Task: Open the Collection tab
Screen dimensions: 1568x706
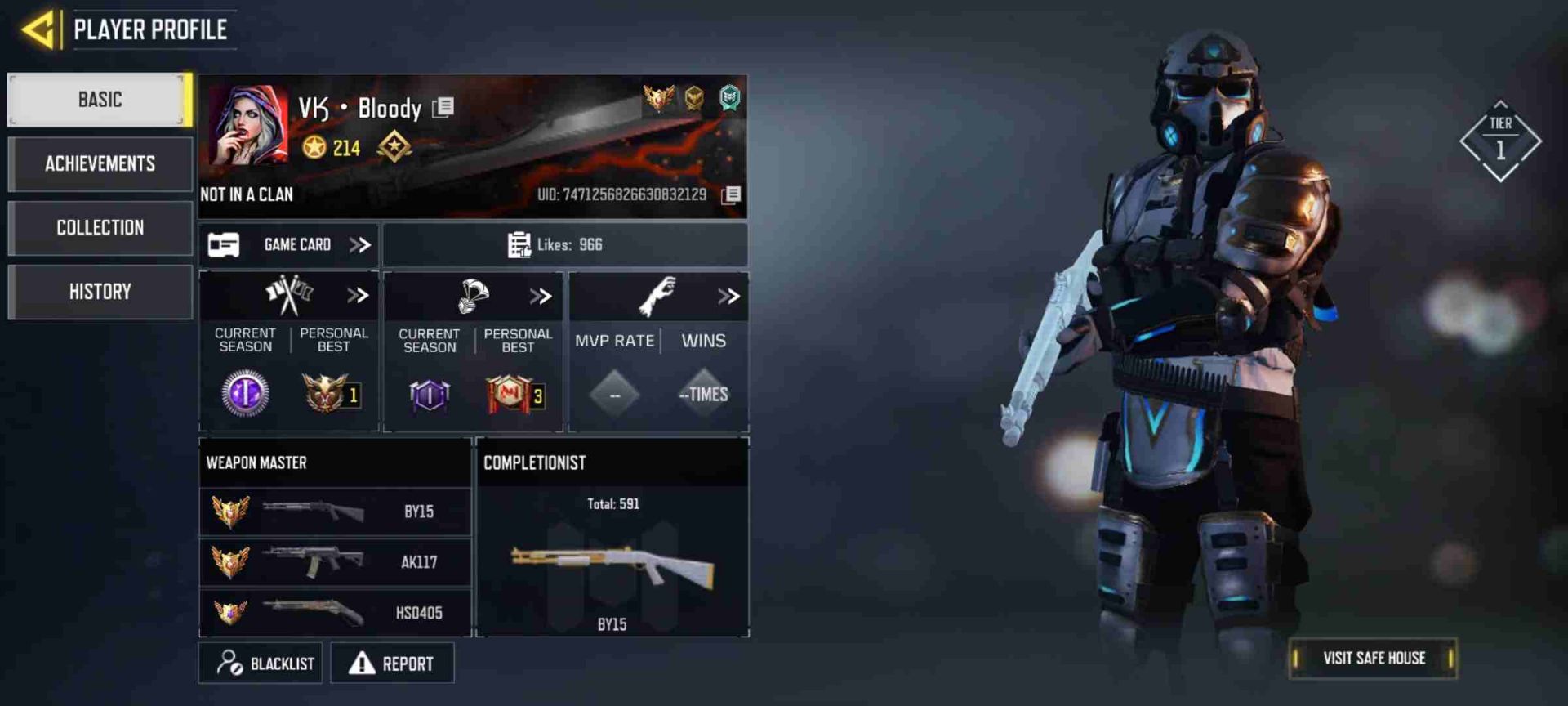Action: pyautogui.click(x=100, y=228)
